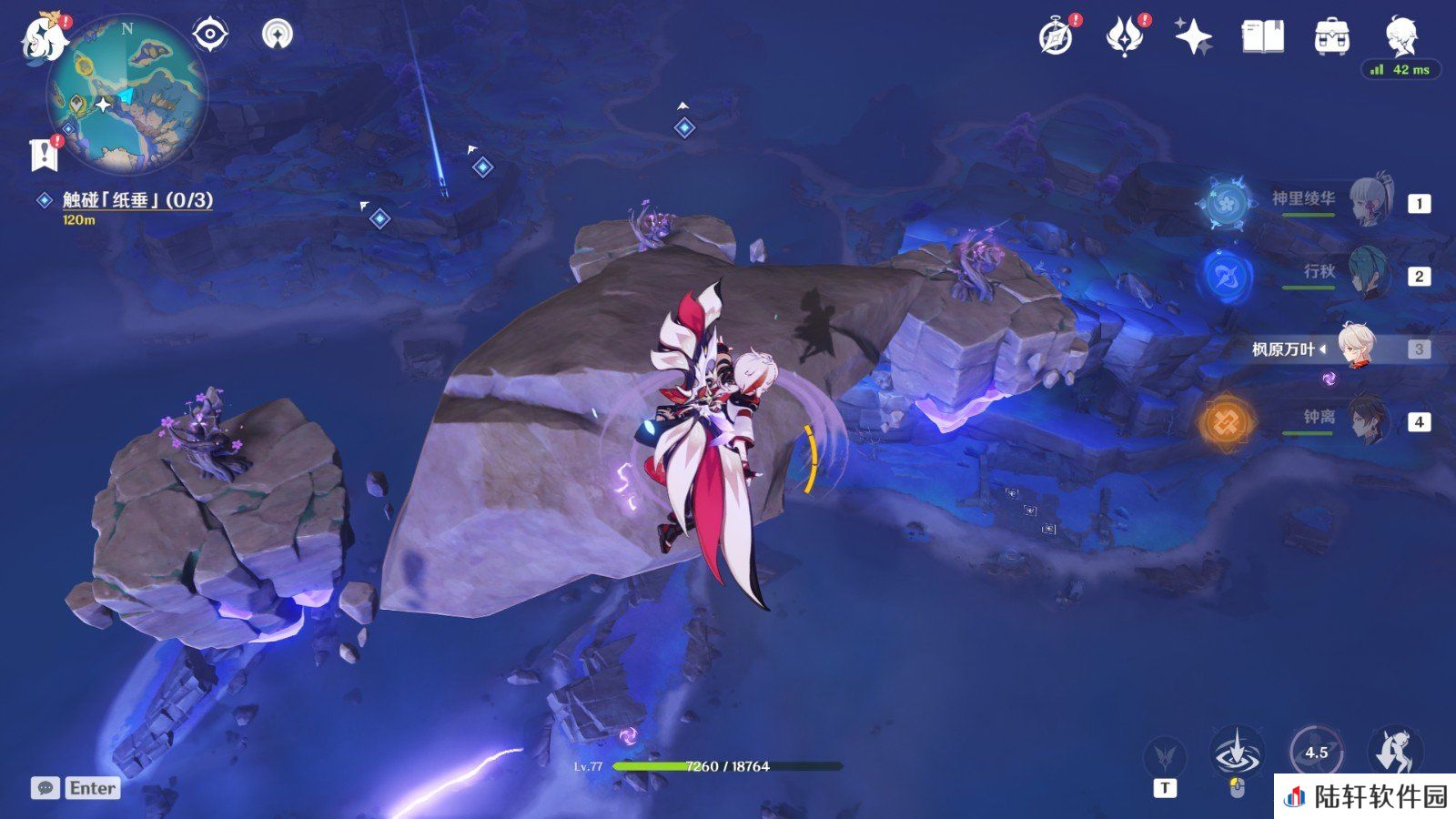The height and width of the screenshot is (819, 1456).
Task: Activate the elemental skill on cooldown
Action: 1315,753
